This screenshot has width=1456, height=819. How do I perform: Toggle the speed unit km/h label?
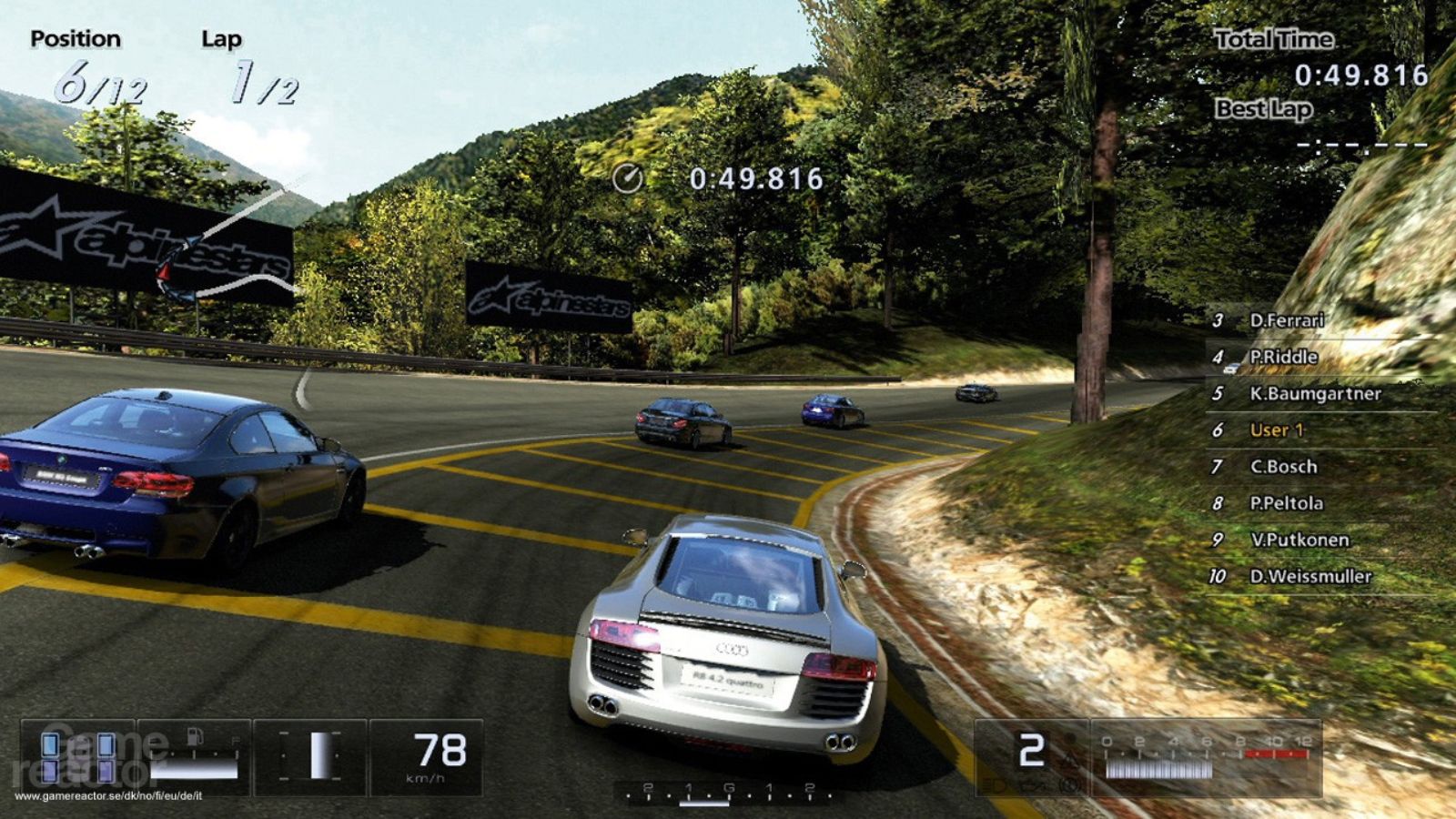[x=427, y=777]
